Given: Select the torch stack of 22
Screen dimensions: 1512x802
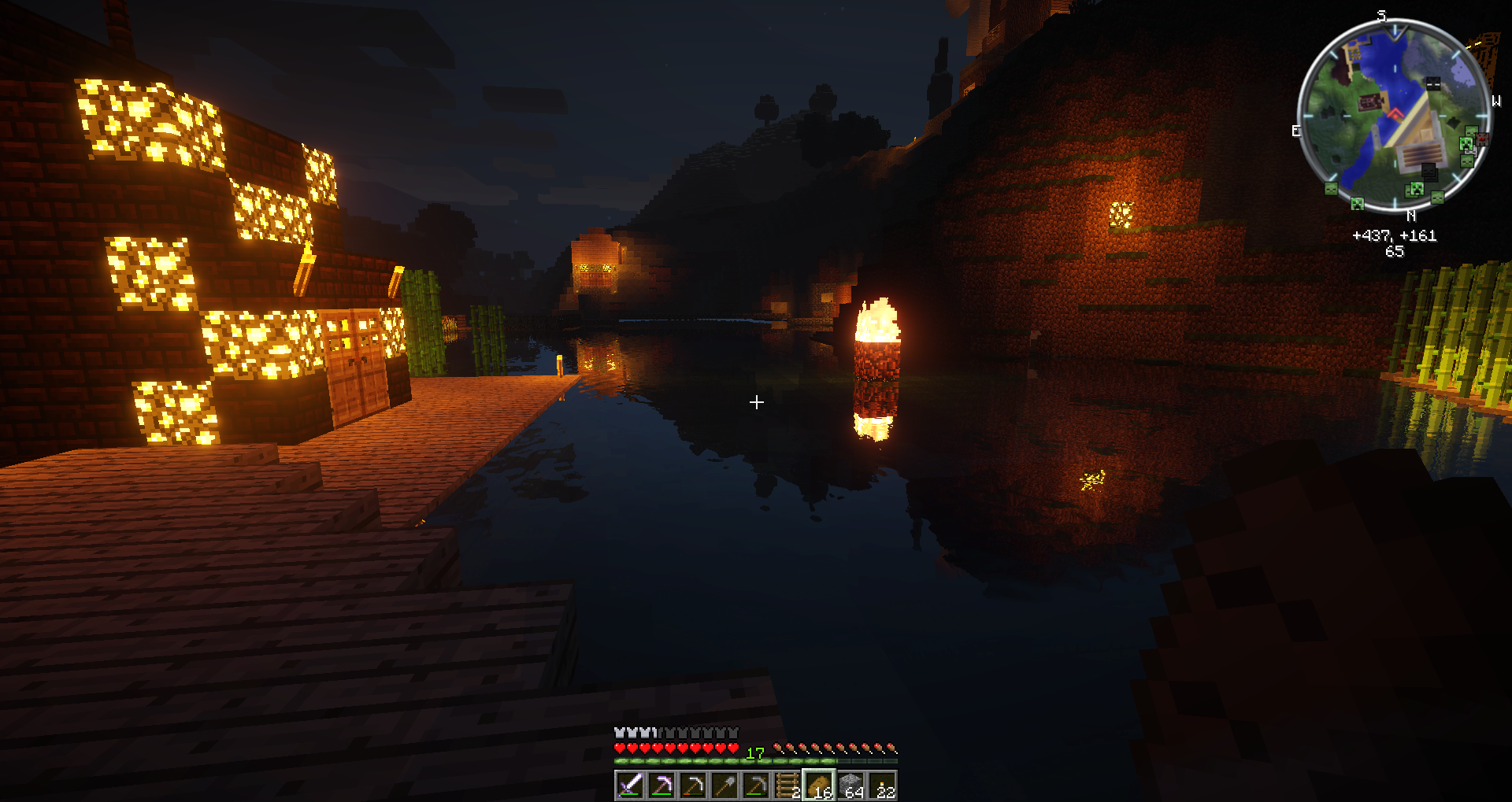Looking at the screenshot, I should click(882, 785).
